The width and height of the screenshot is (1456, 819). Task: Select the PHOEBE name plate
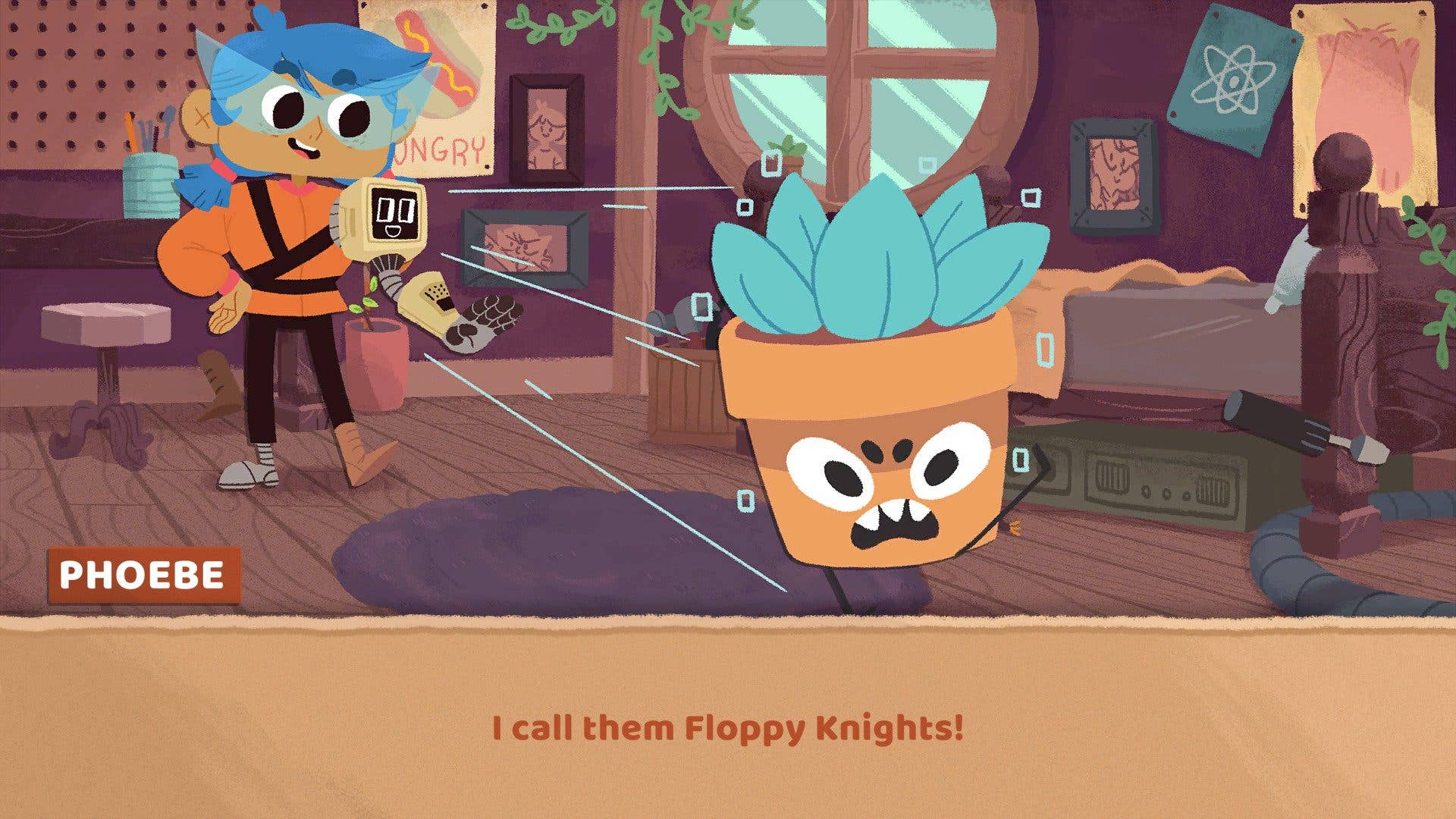[143, 576]
